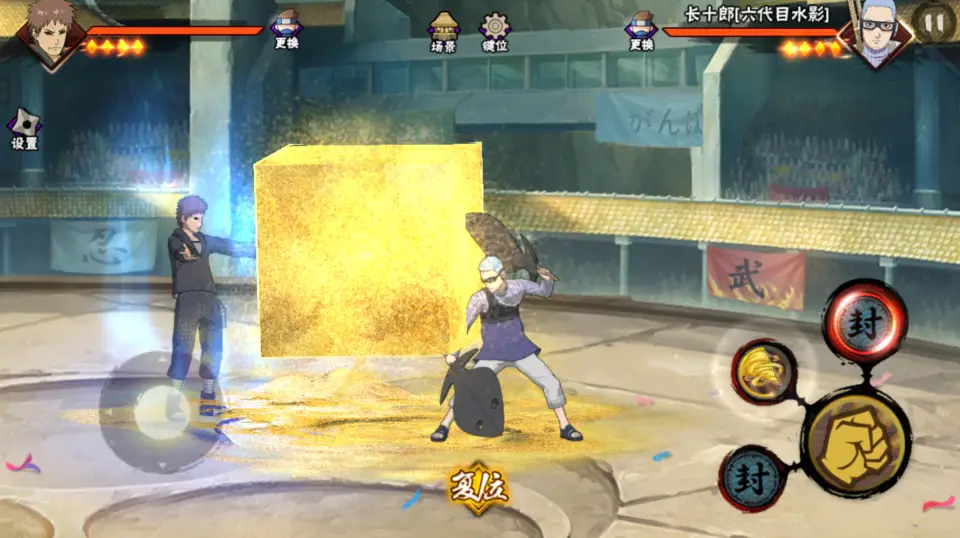This screenshot has width=960, height=538.
Task: Activate the golden sand skill button
Action: click(x=764, y=372)
